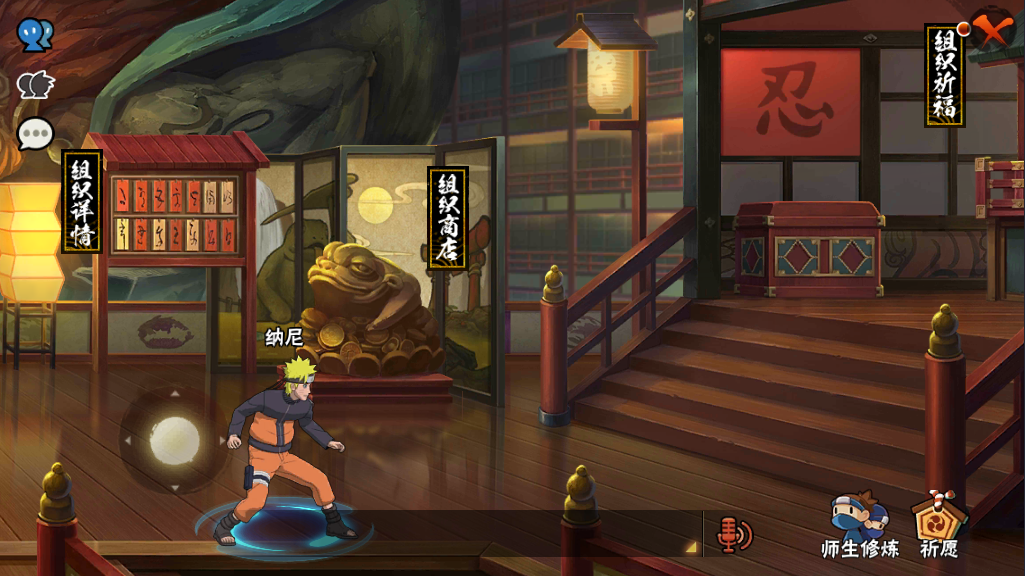Open the 组织详情 sign
The image size is (1025, 576).
point(81,201)
